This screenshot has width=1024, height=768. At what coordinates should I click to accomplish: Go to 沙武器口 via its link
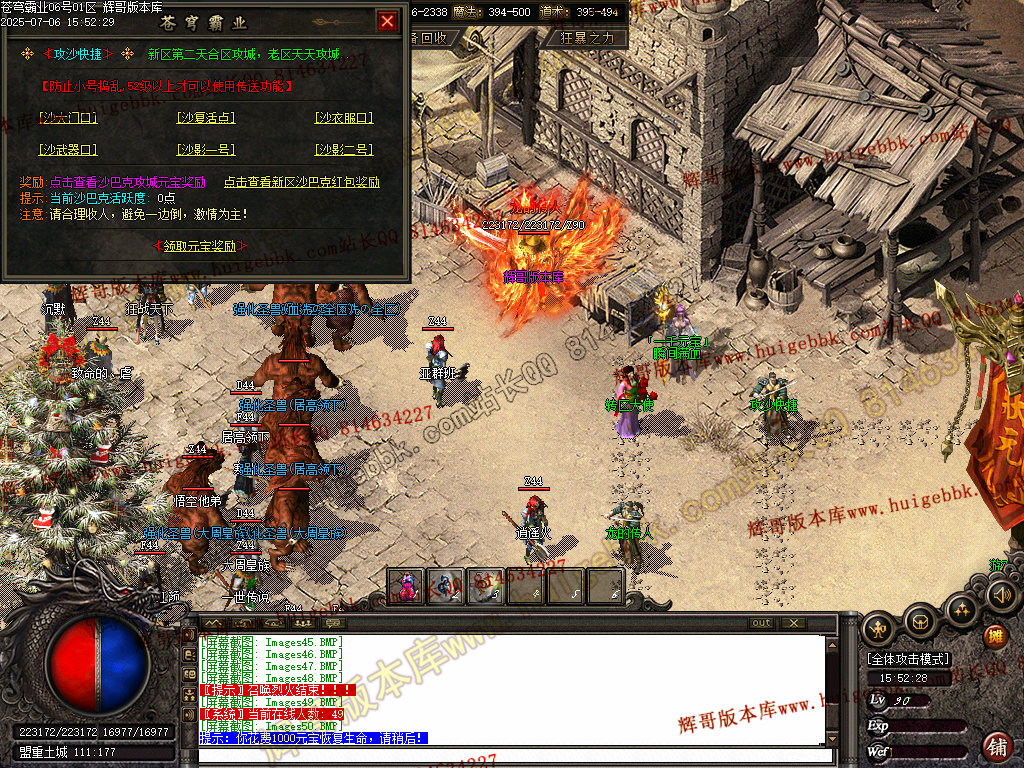point(68,150)
